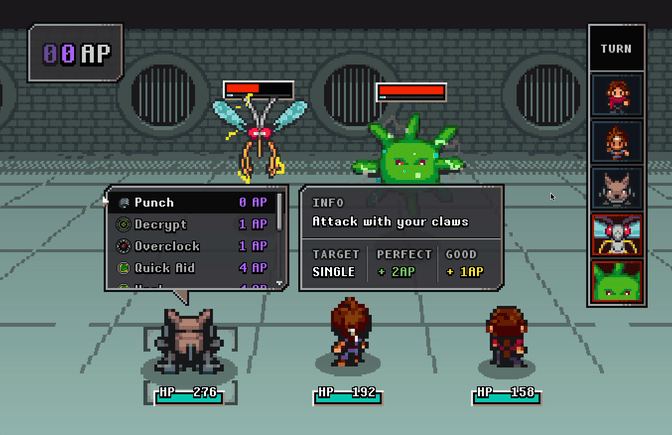Choose the Decrypt skill
672x435 pixels.
tap(190, 225)
